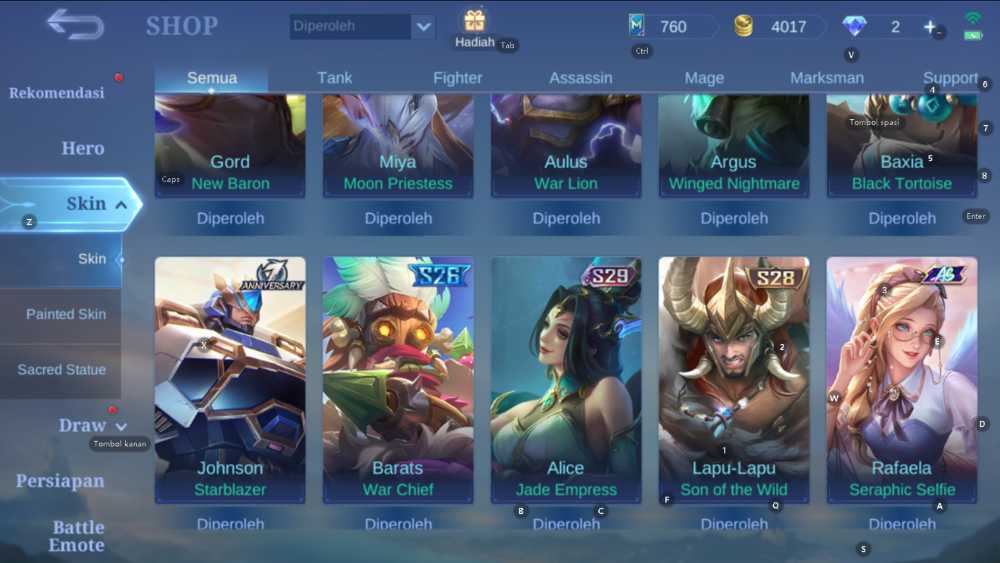Open Persiapan in the side menu
Screen dimensions: 1000x563
tap(60, 481)
